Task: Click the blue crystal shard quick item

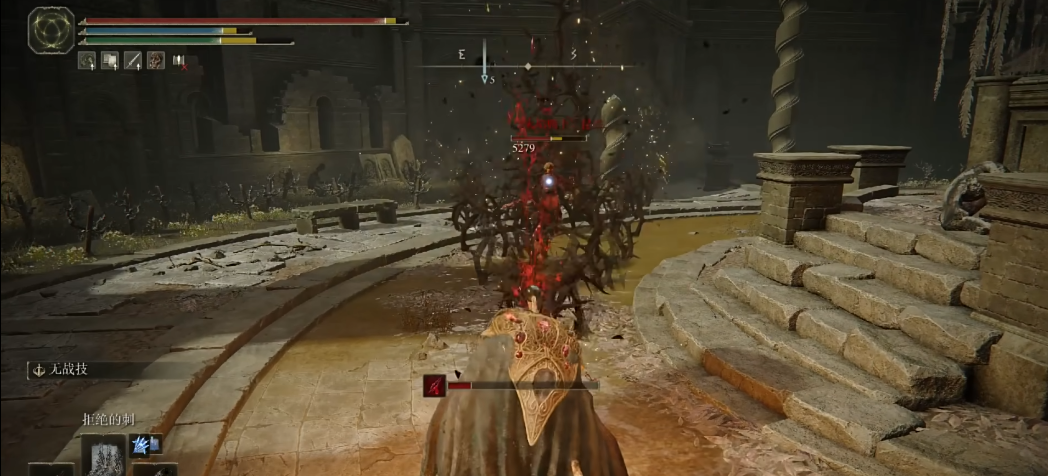Action: (x=141, y=444)
